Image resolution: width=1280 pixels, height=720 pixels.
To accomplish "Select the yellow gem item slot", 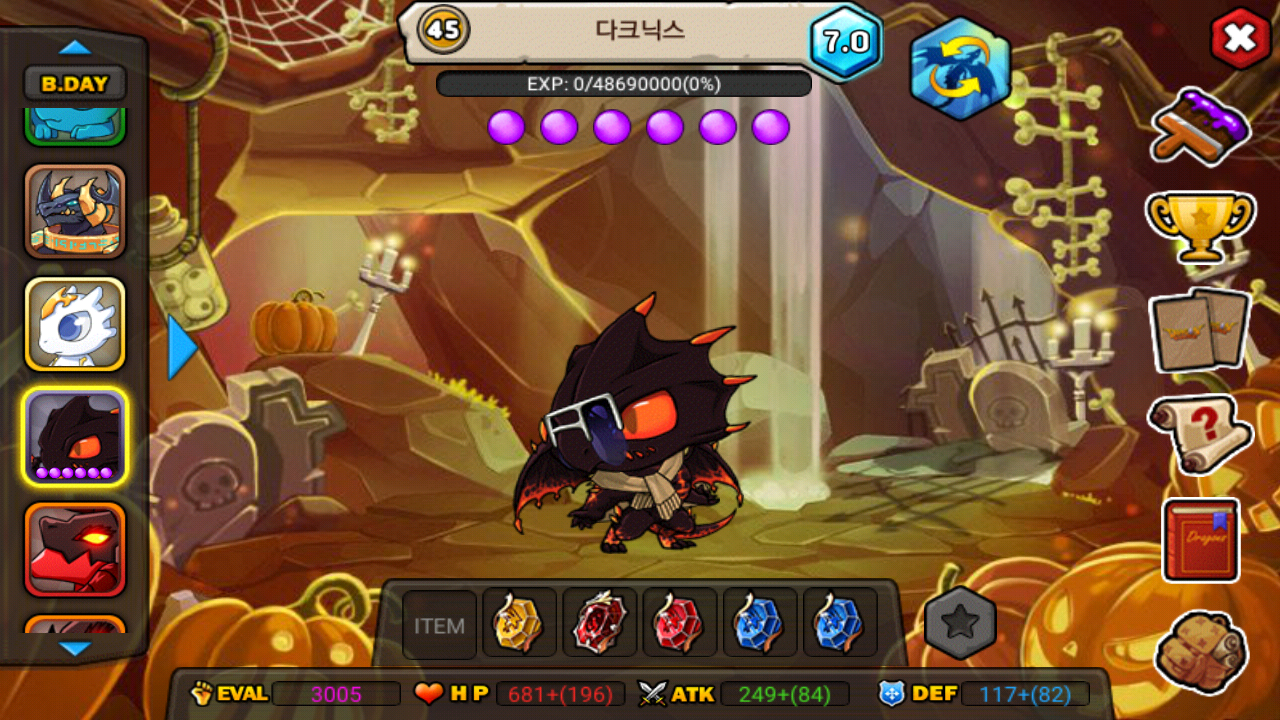I will pyautogui.click(x=519, y=623).
